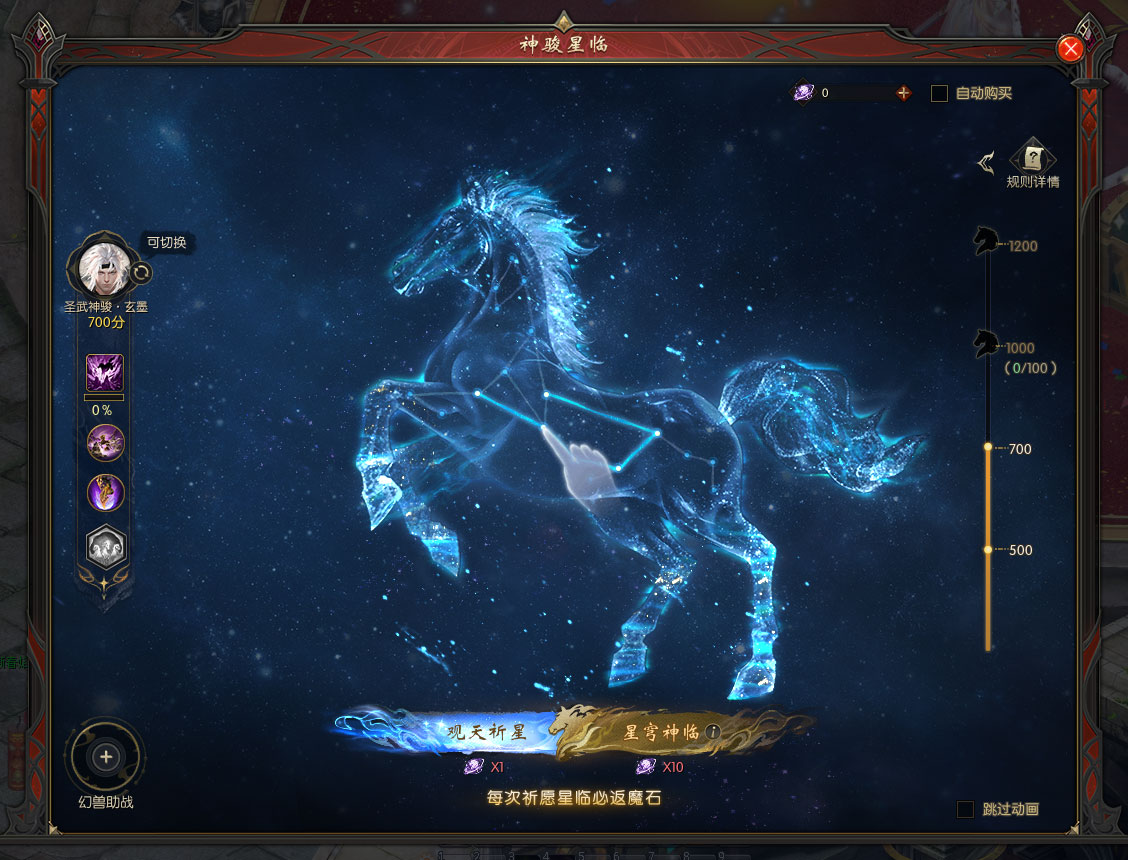Select the purple lightning skill icon
Screen dimensions: 1128x860
click(x=105, y=373)
